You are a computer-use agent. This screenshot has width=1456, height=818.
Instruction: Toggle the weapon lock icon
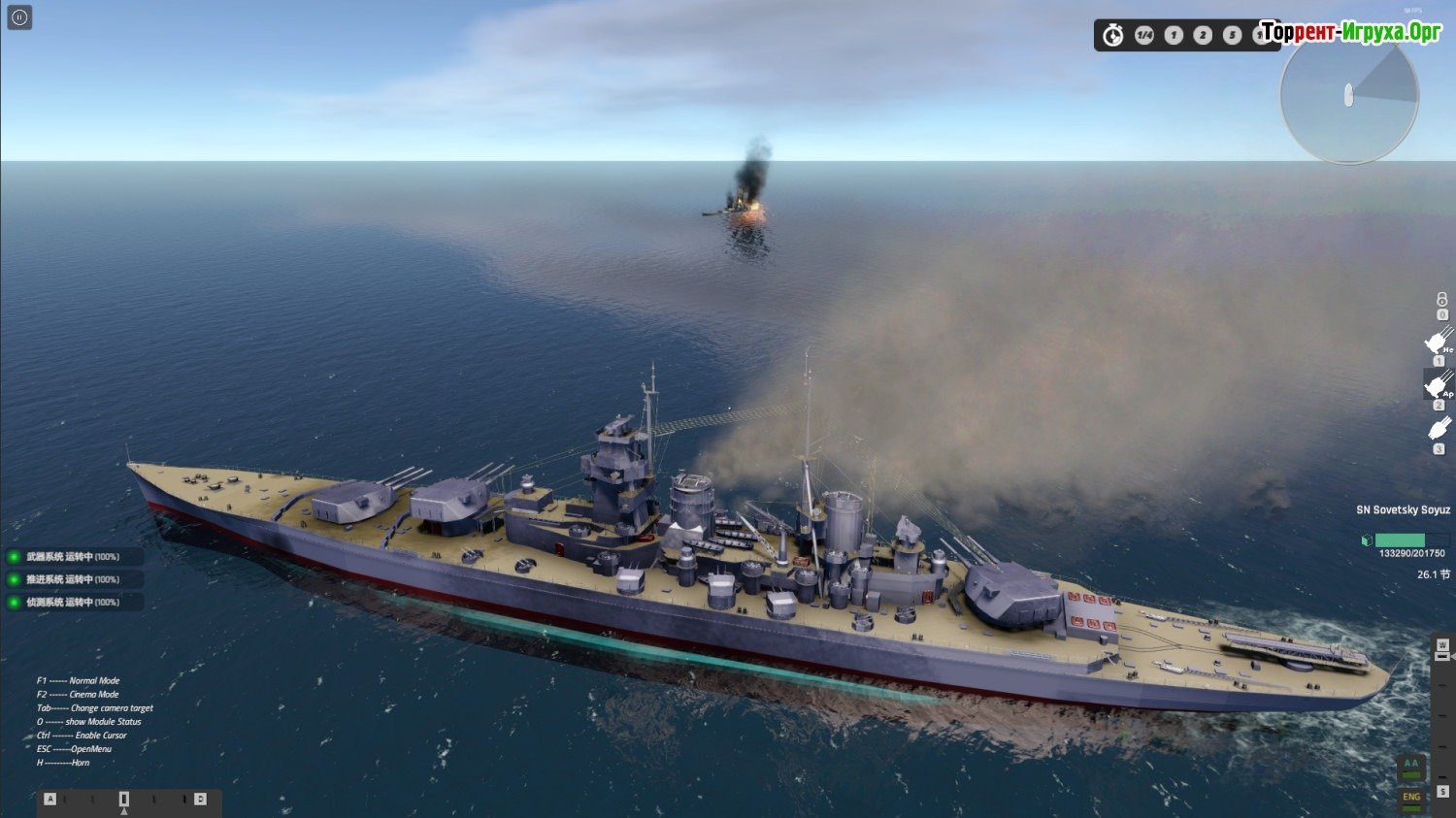1441,301
